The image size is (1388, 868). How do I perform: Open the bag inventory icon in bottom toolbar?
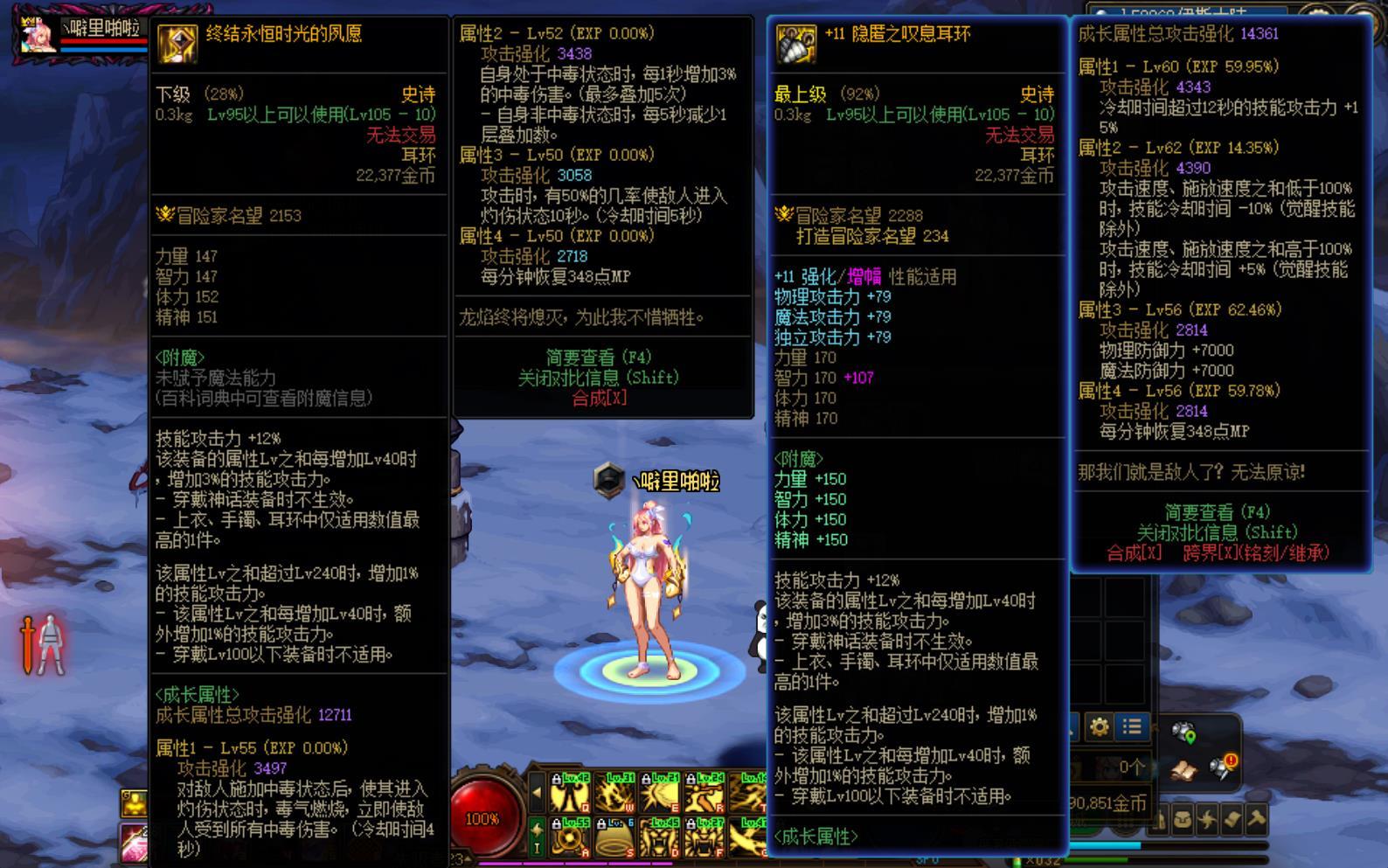pos(1183,819)
